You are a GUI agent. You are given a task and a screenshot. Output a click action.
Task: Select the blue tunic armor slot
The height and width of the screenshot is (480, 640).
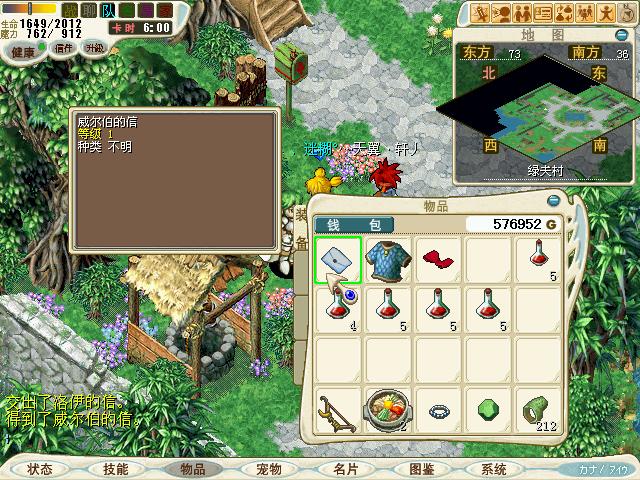pos(388,261)
